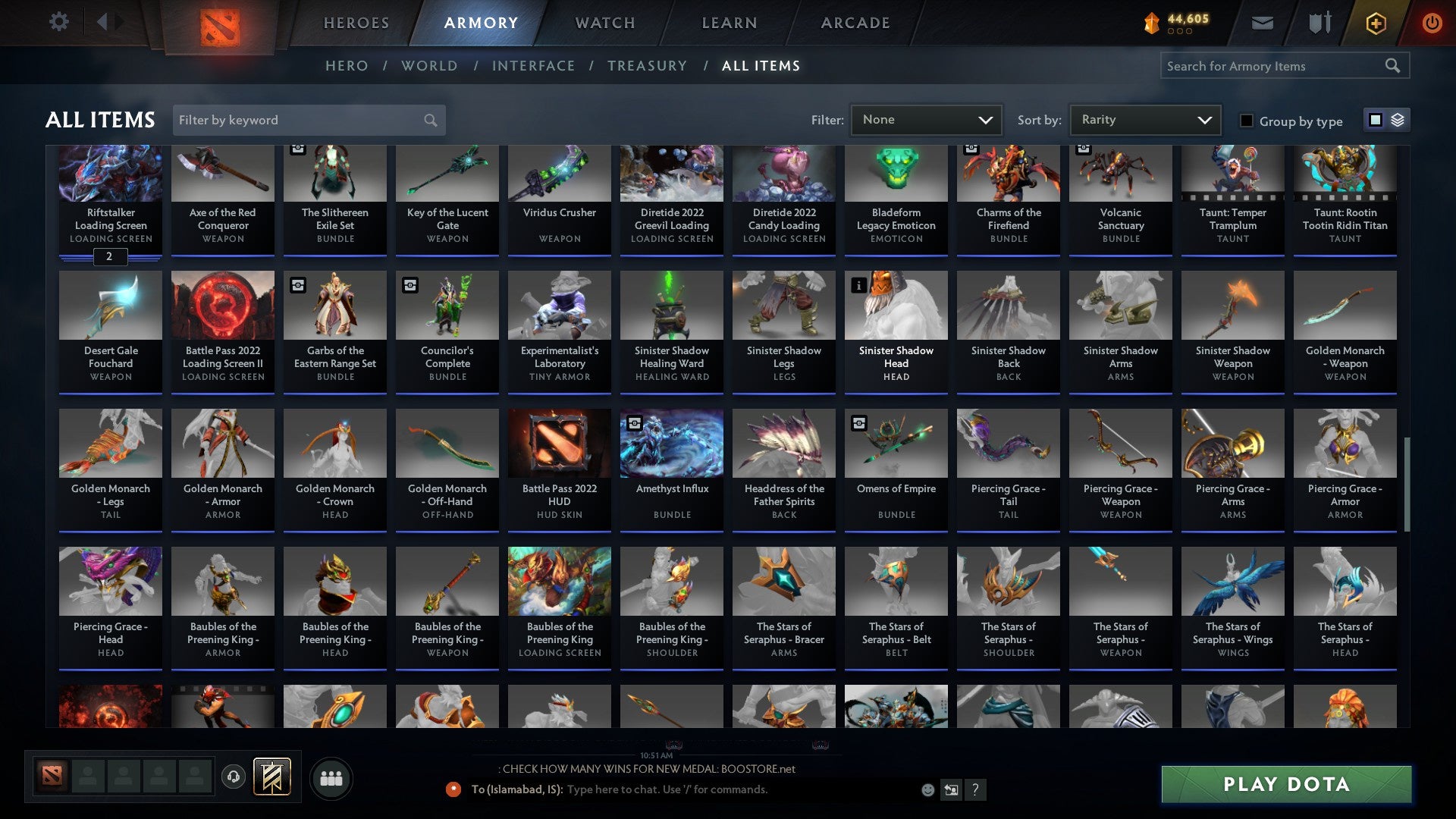Open the Sort by Rarity dropdown
Screen dimensions: 1456x819
tap(1144, 119)
